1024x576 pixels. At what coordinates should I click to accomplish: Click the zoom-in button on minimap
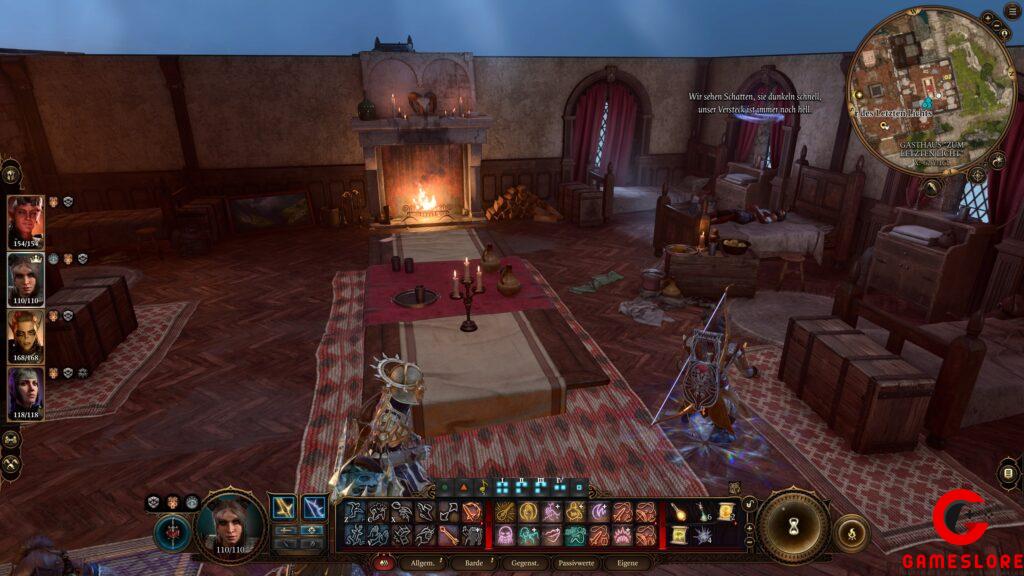987,17
